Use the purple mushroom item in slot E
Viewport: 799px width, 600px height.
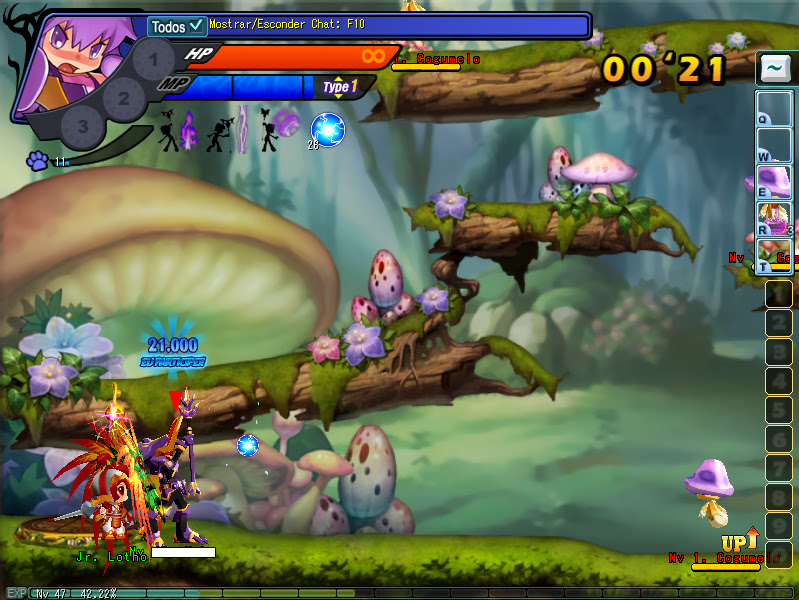(x=774, y=182)
